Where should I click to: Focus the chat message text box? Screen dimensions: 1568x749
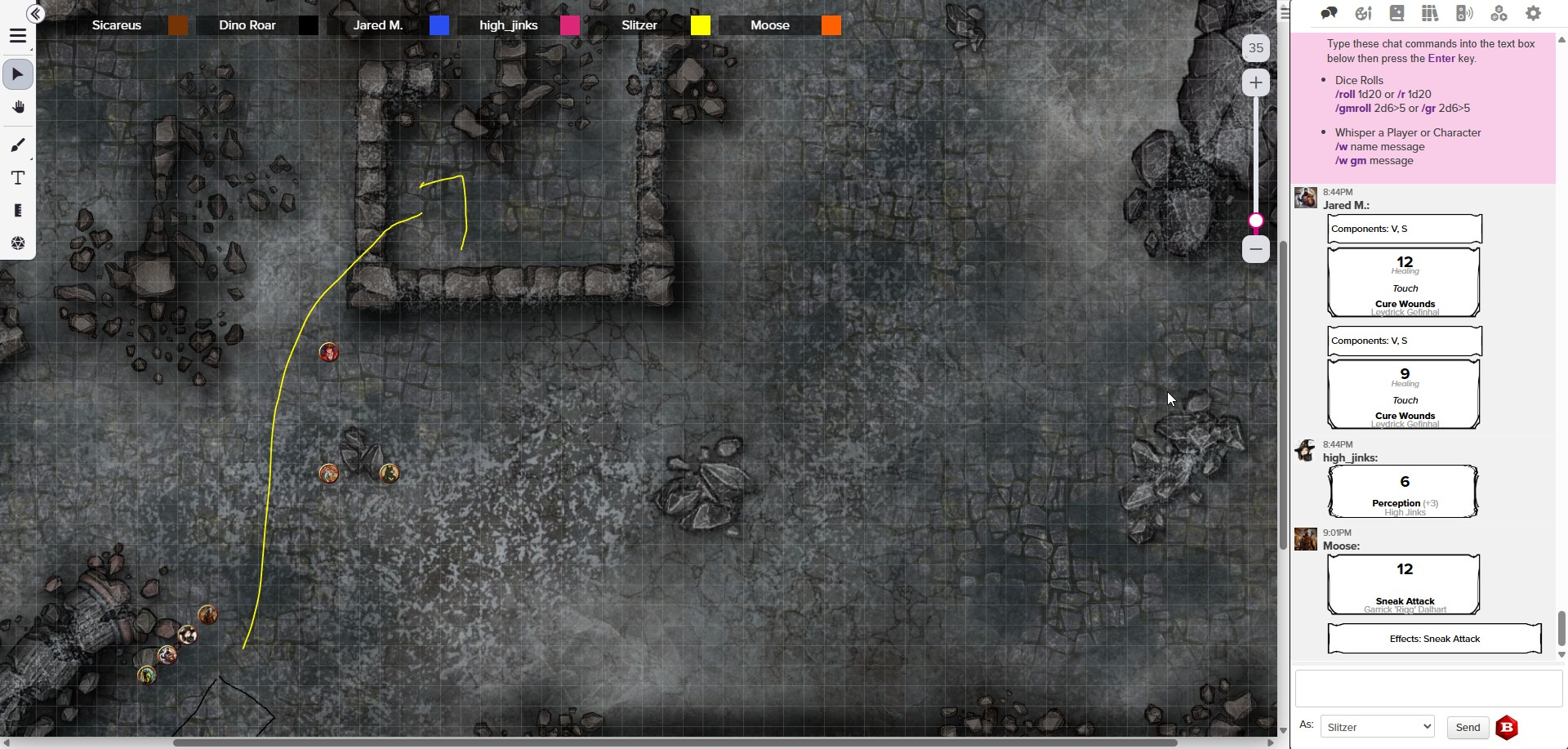click(x=1428, y=689)
